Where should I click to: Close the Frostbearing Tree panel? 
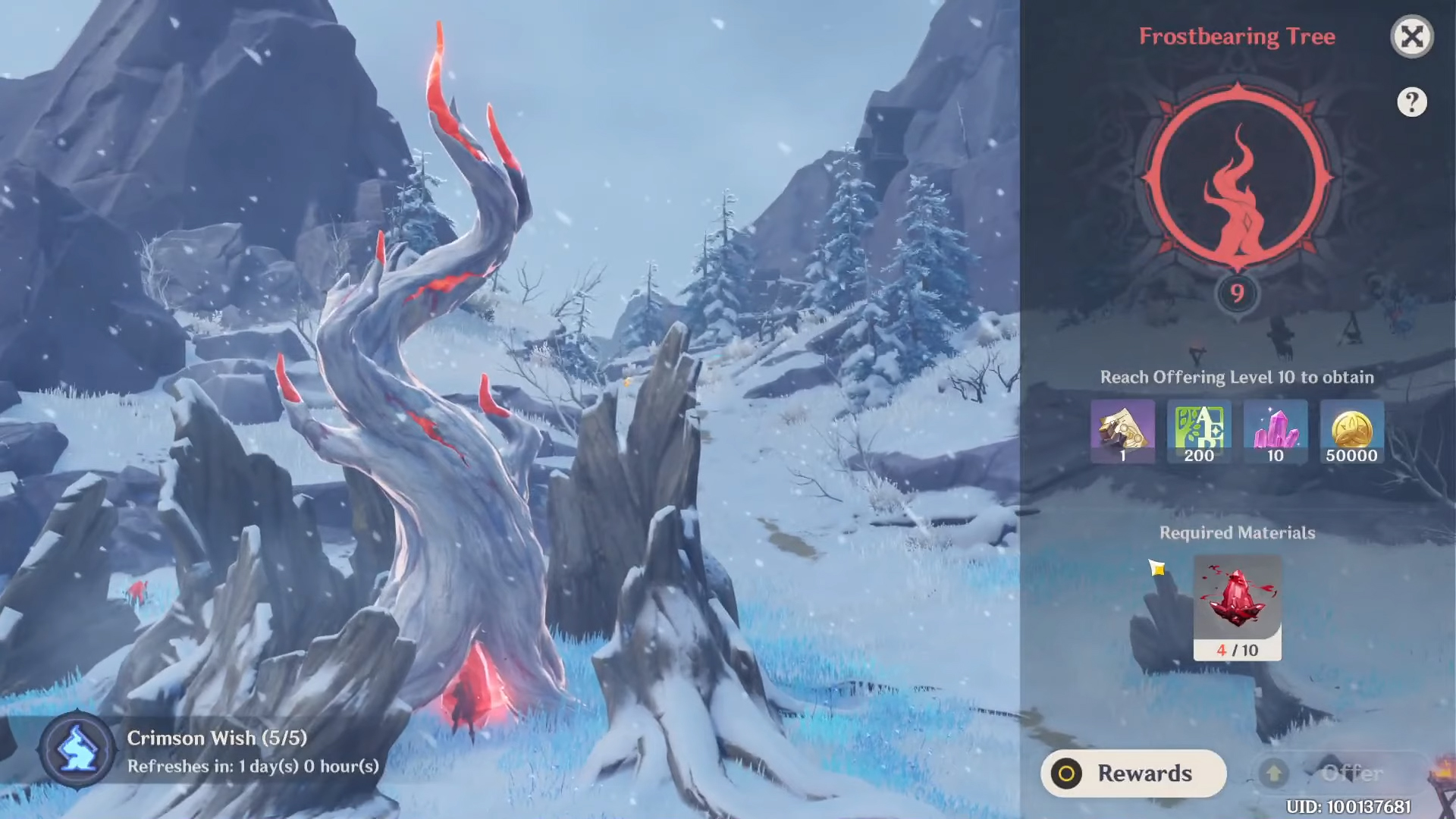pos(1411,36)
